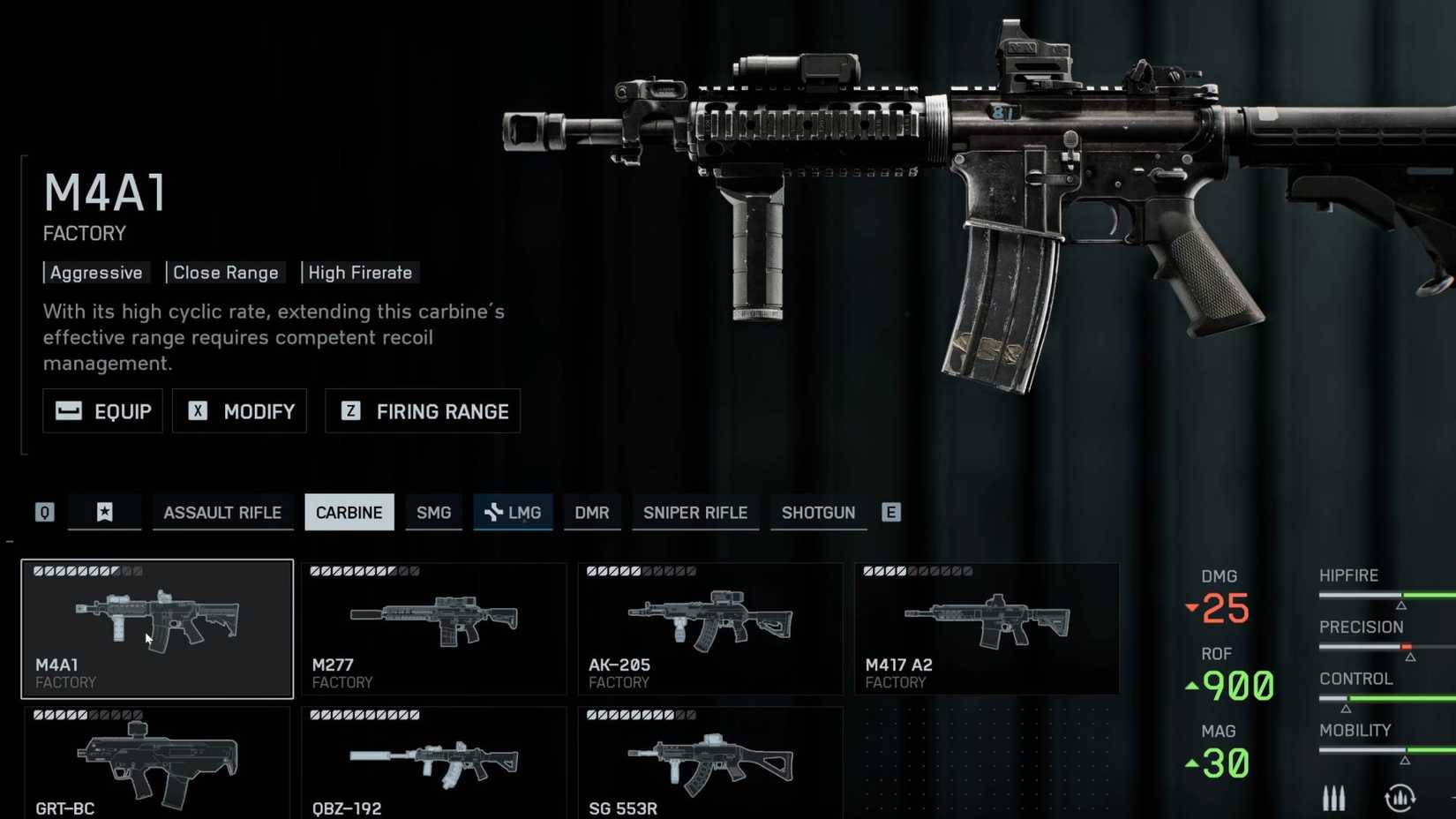Click the Q previous-category key icon
This screenshot has width=1456, height=819.
click(x=44, y=512)
